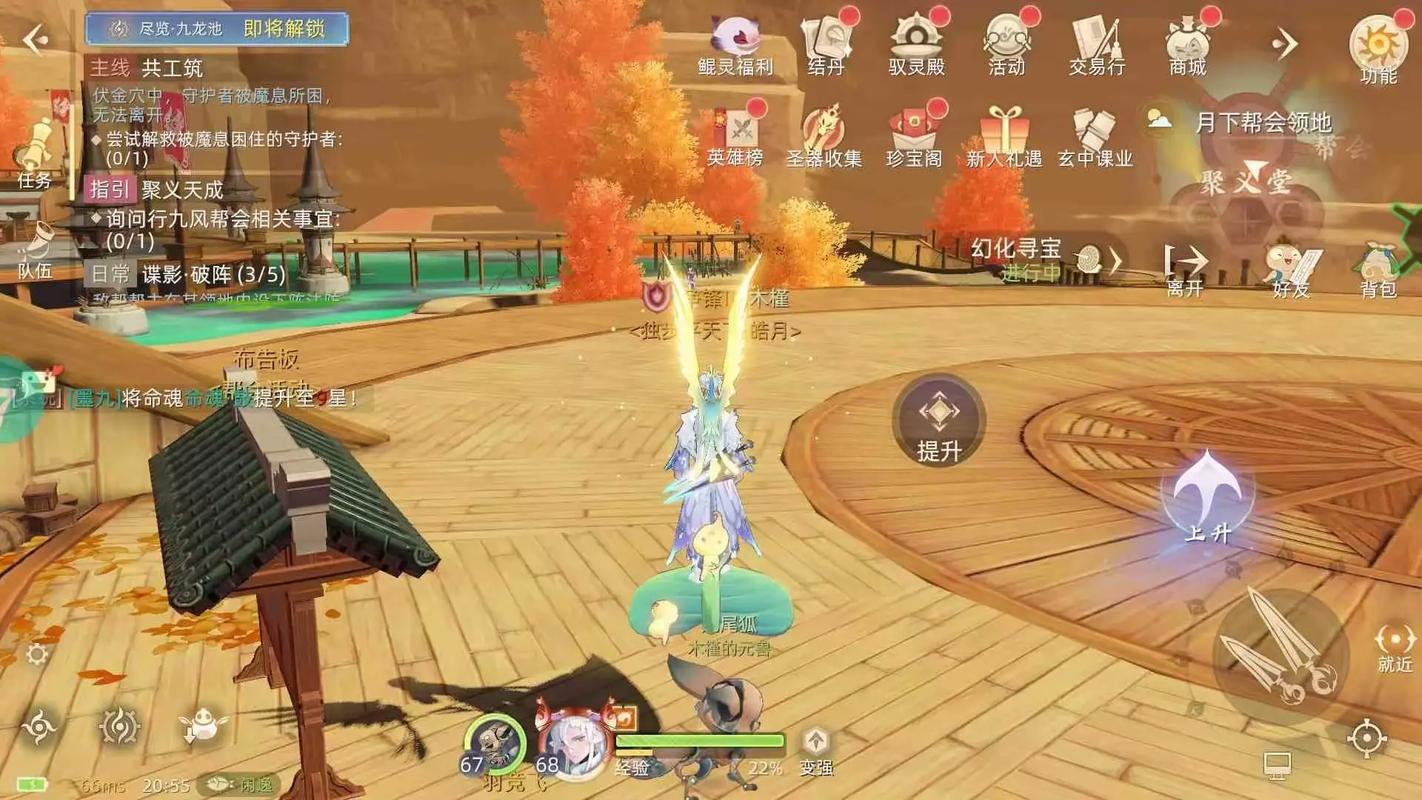Open the 功能 function menu

click(1378, 50)
